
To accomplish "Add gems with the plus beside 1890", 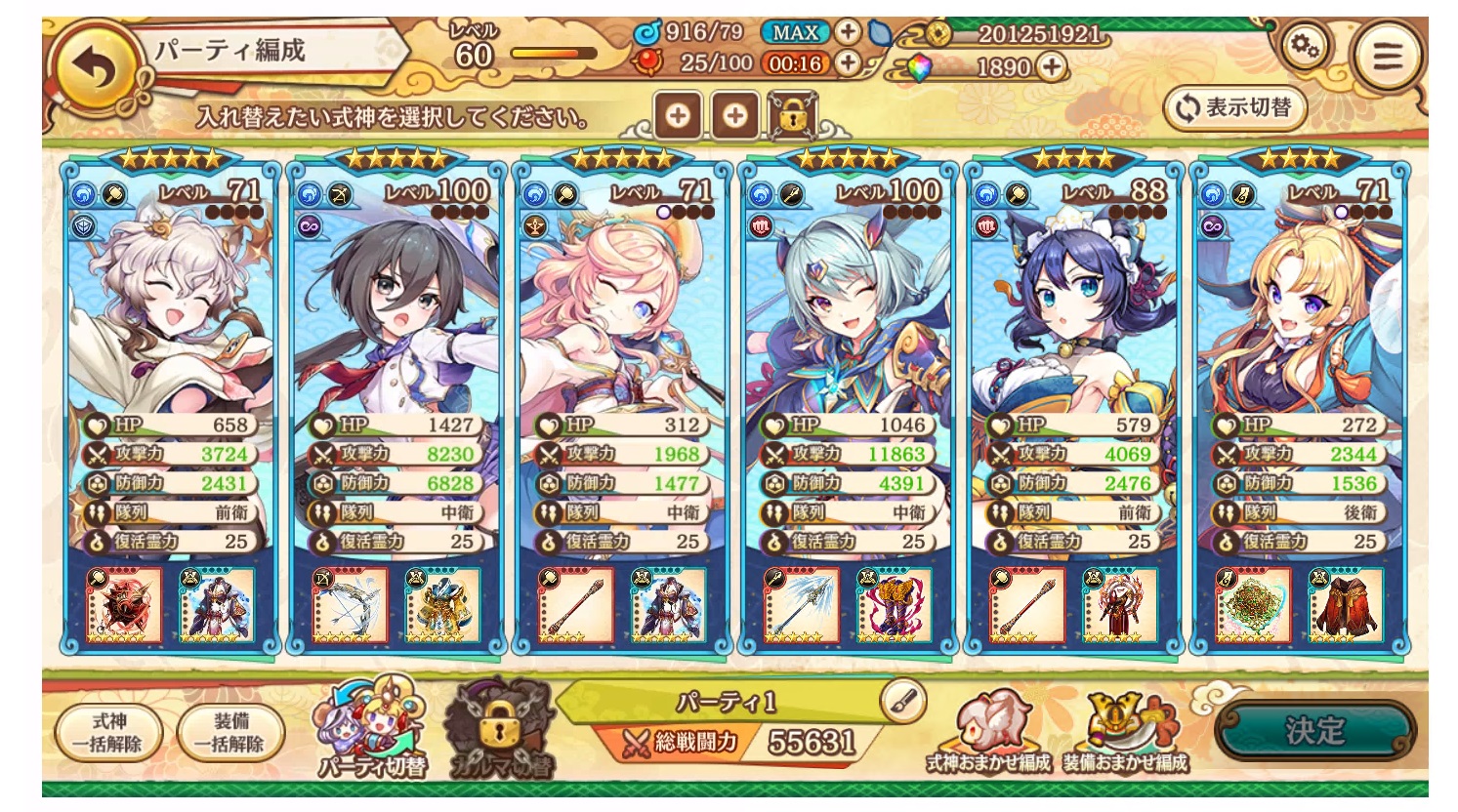I will click(x=1051, y=66).
